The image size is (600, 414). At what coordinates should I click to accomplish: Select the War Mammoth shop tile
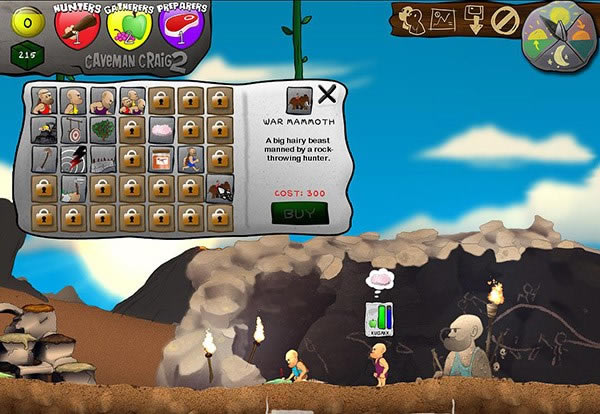[220, 187]
